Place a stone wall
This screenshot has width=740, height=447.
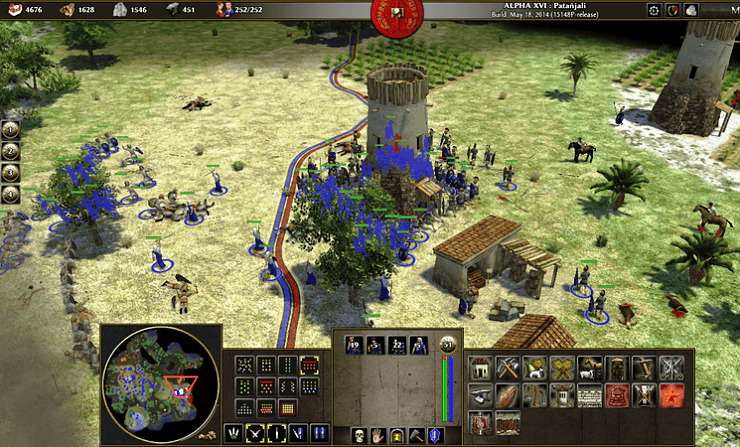click(588, 394)
